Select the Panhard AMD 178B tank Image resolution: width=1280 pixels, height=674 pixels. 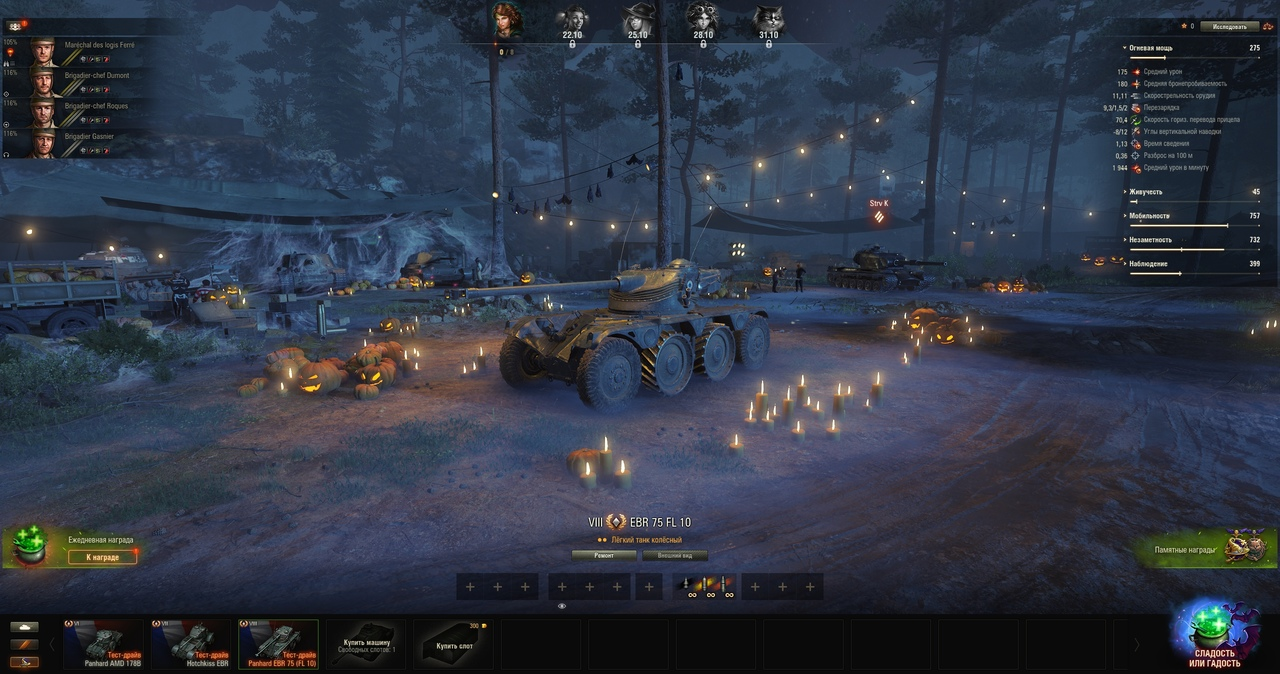coord(102,644)
